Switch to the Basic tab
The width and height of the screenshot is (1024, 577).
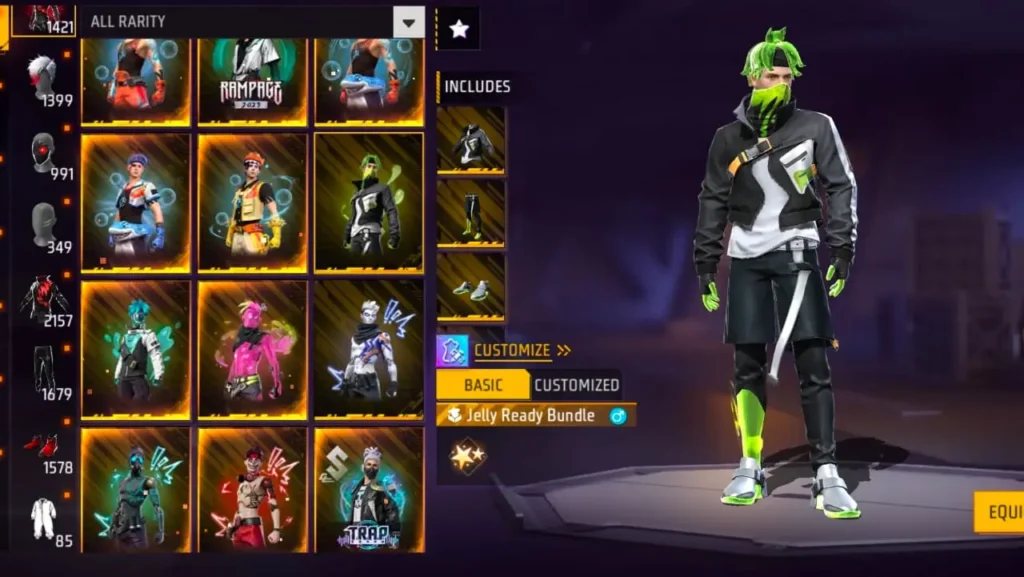(483, 385)
